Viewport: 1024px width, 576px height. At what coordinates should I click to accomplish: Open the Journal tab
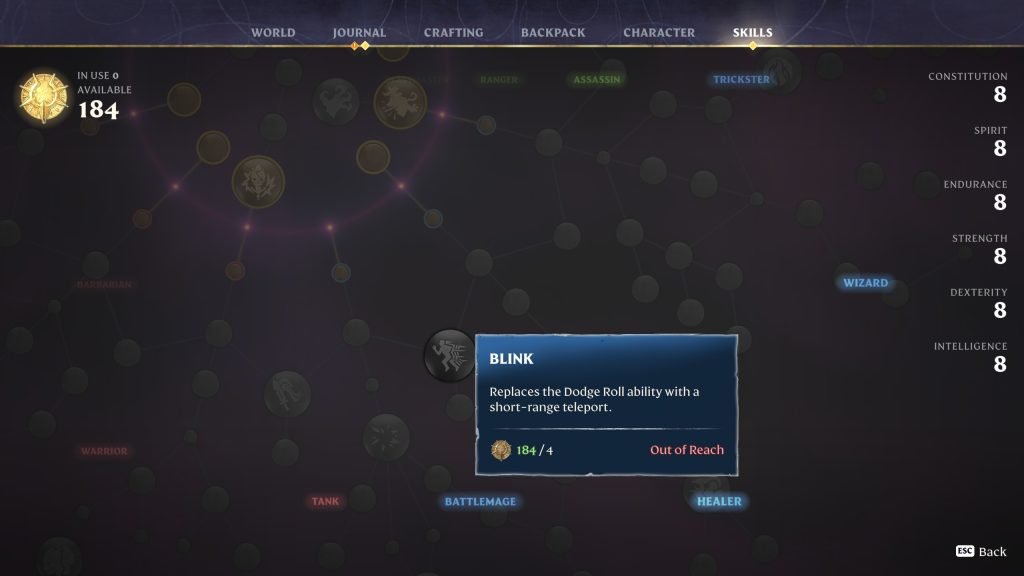(x=359, y=33)
